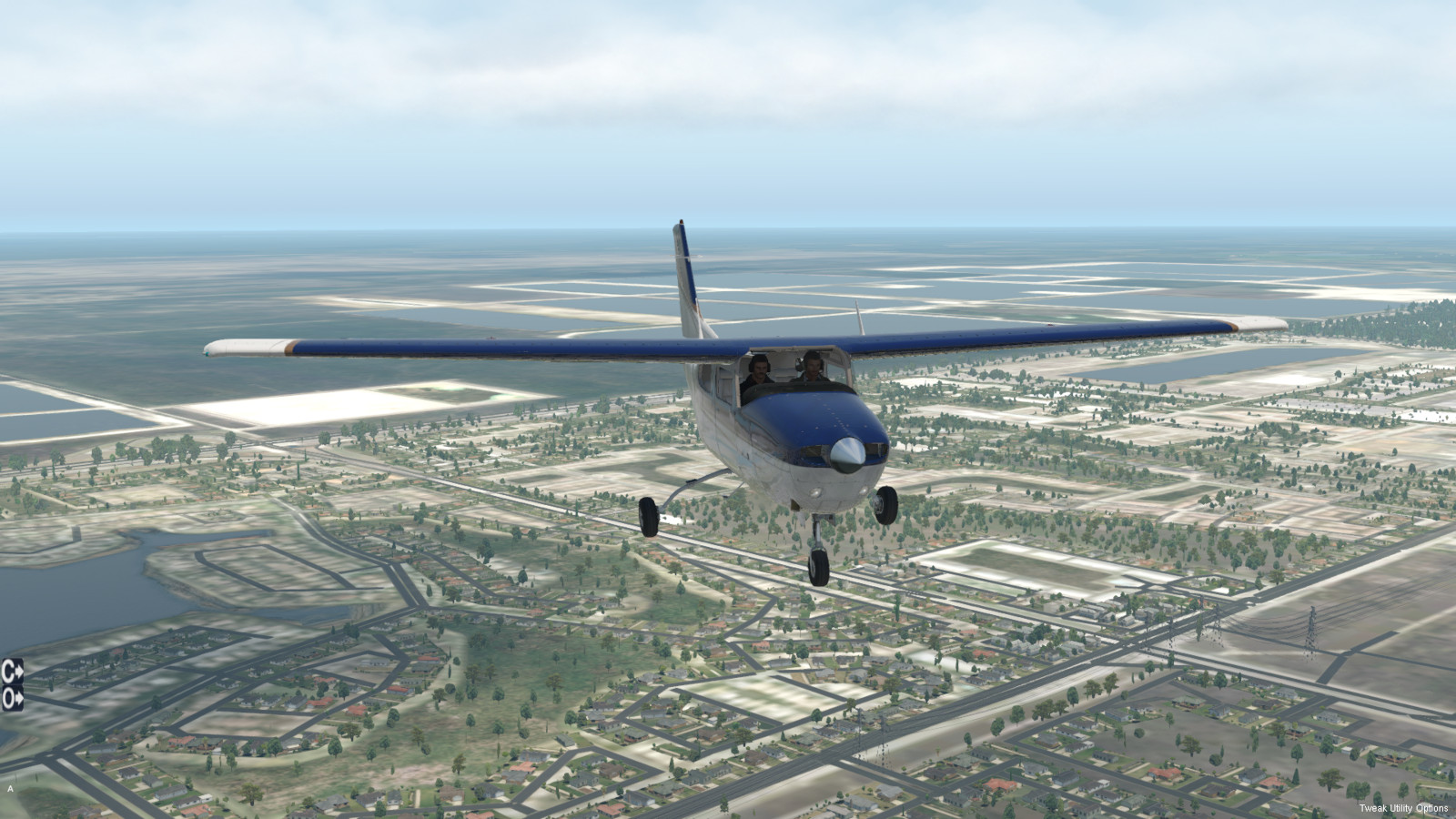Open the O arrow side tab
The image size is (1456, 819).
coord(12,698)
